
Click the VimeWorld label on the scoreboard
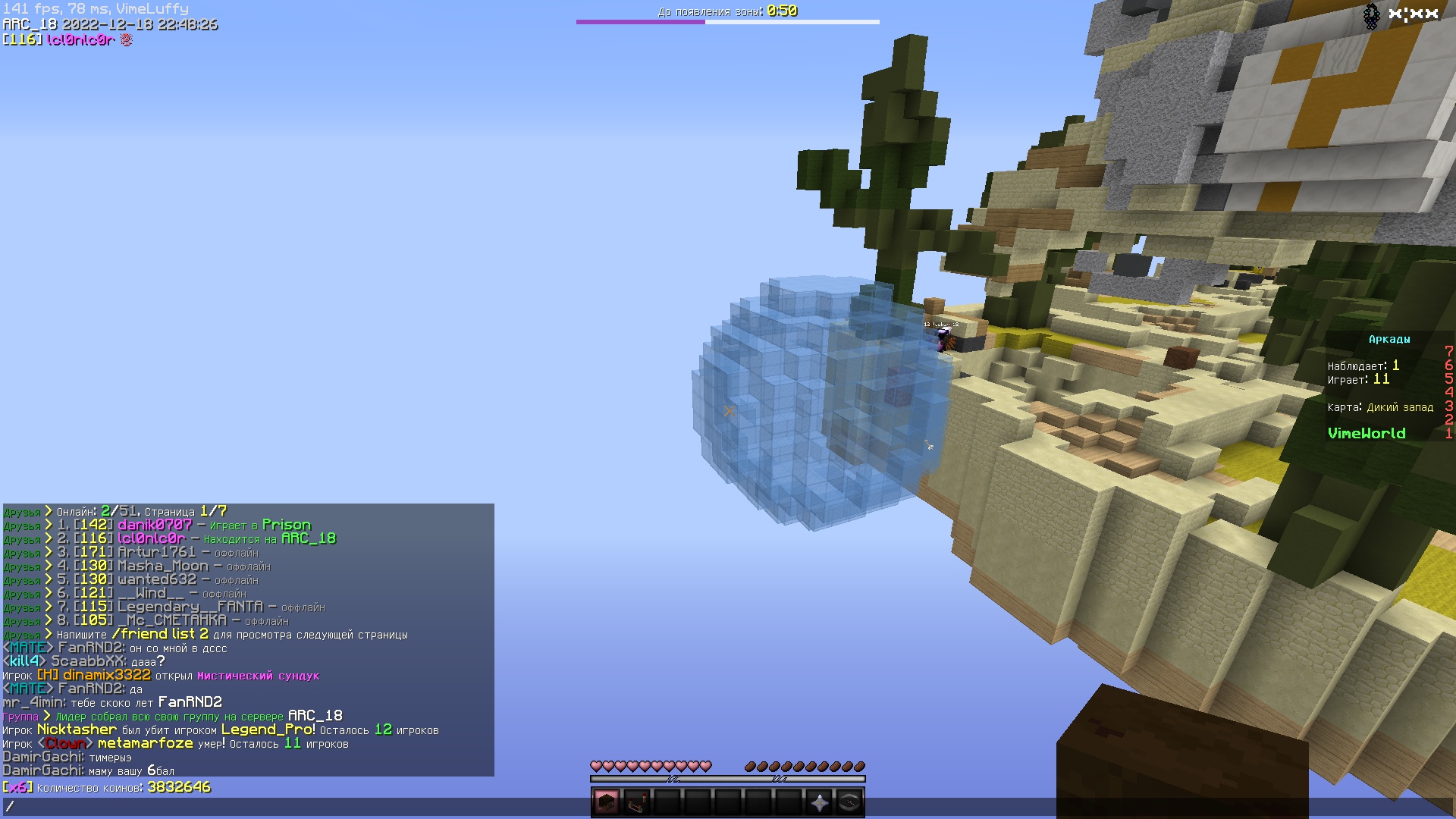coord(1366,433)
